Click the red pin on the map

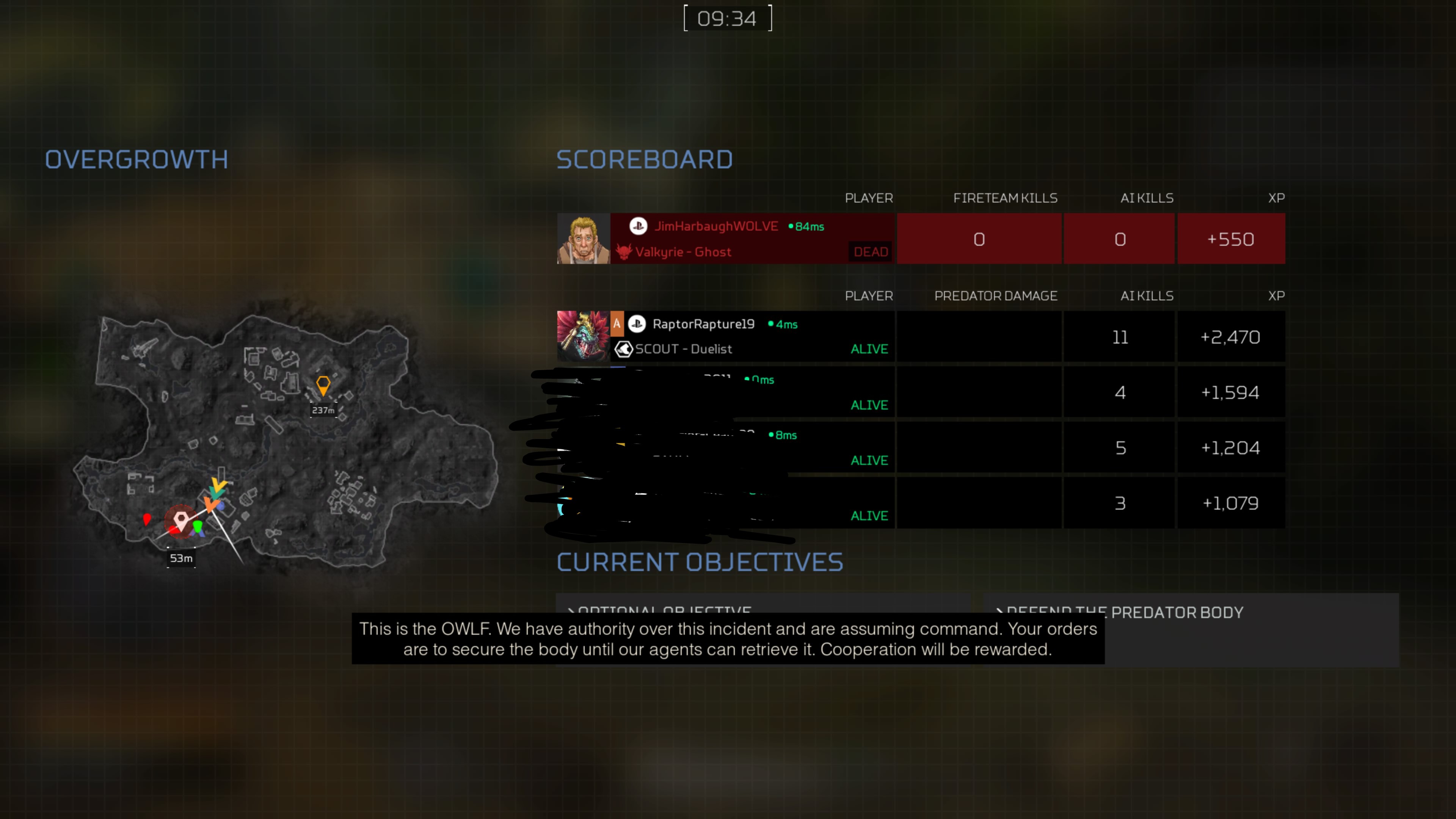[147, 519]
